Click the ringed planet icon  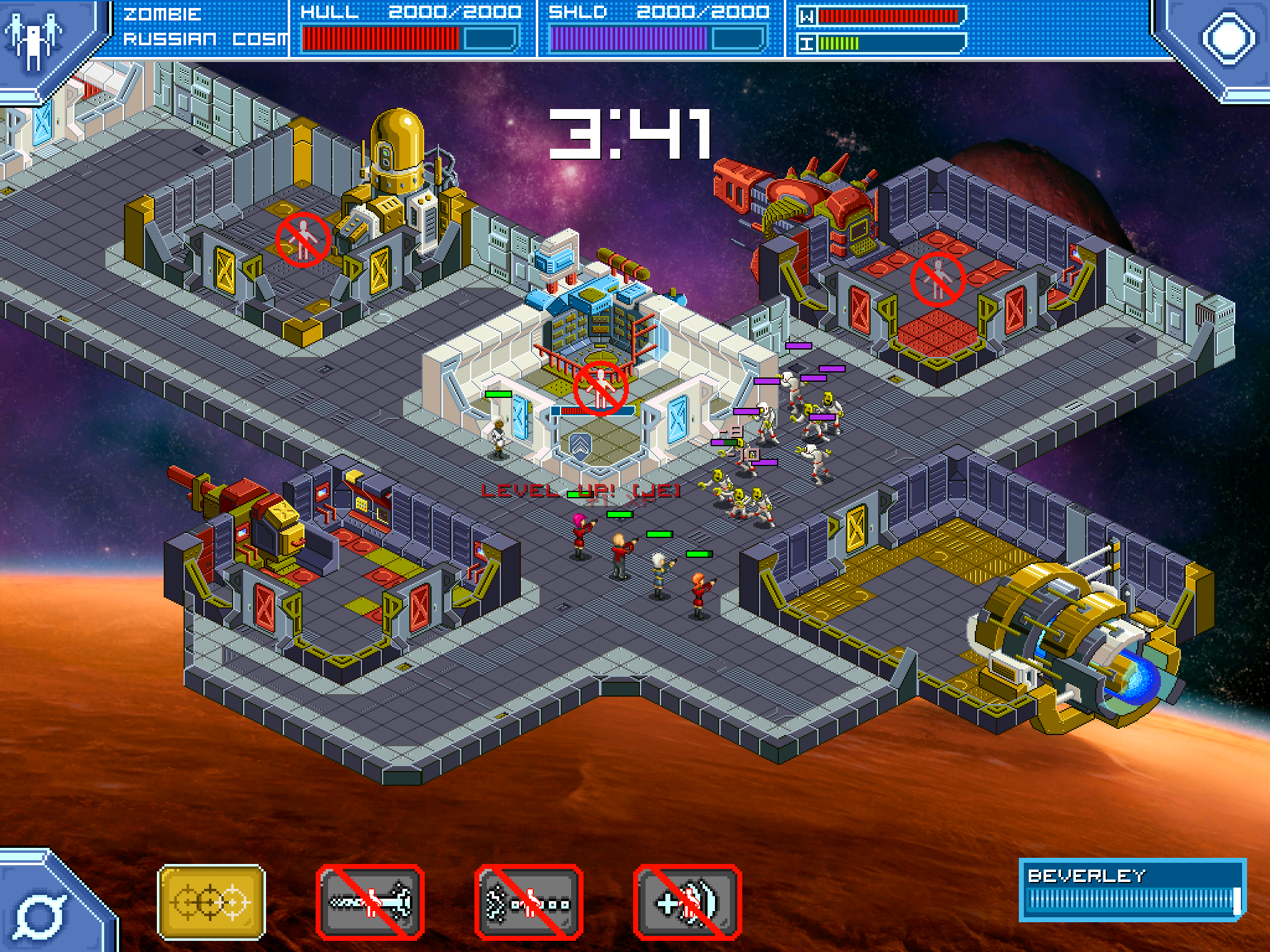[38, 914]
